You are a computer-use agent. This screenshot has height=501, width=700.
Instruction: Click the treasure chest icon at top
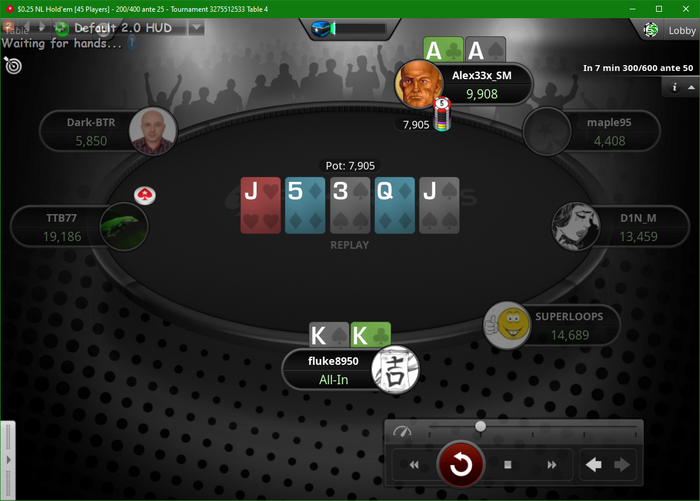(323, 29)
